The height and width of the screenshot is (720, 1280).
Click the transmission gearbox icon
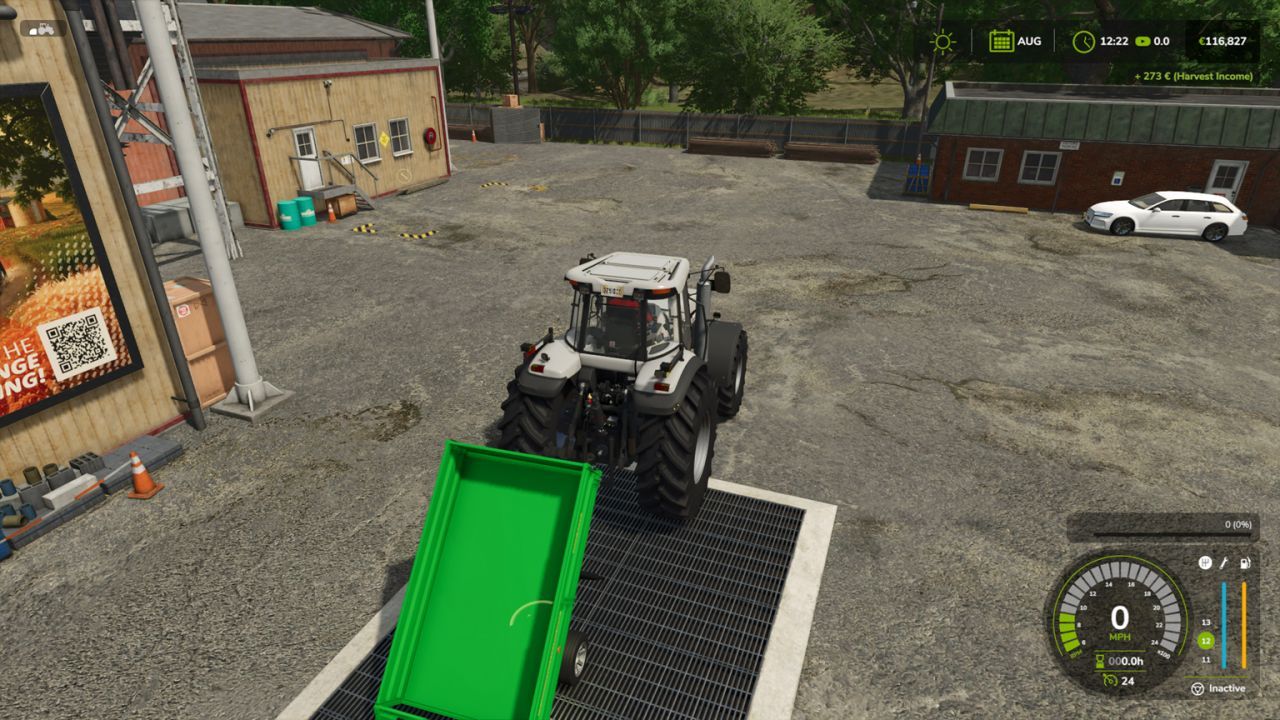(1206, 562)
